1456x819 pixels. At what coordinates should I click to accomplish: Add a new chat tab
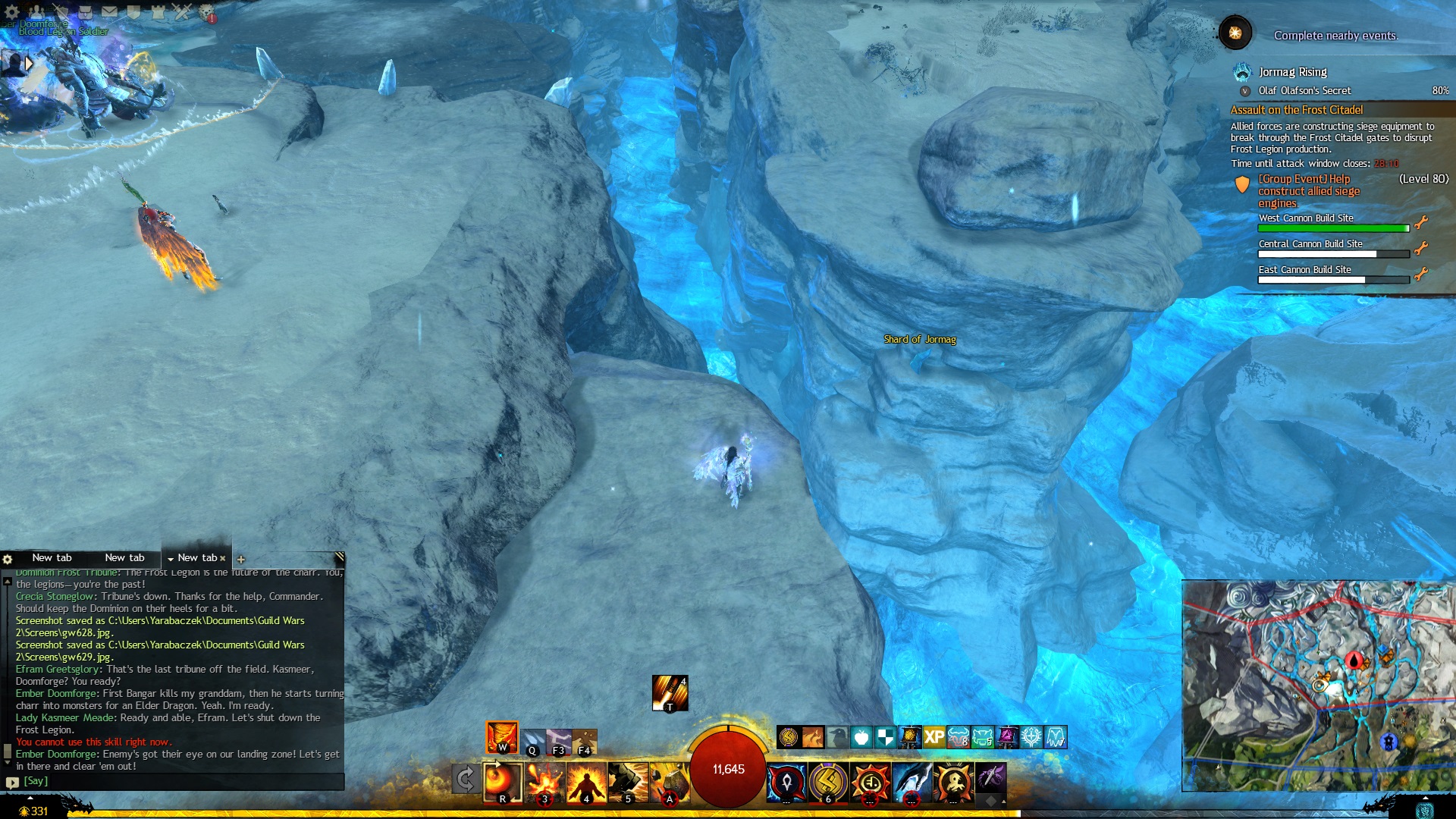[241, 560]
